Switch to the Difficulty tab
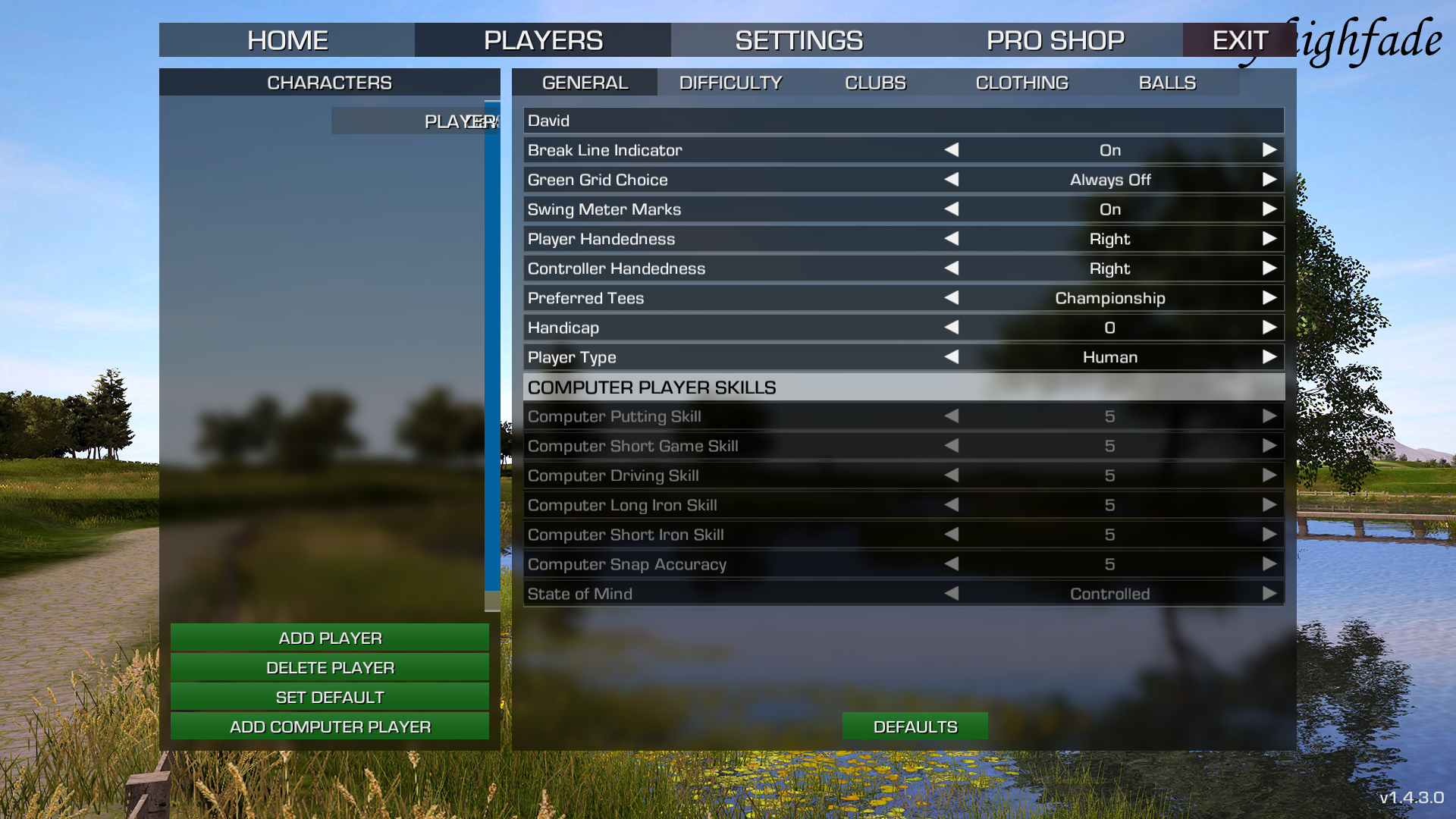The width and height of the screenshot is (1456, 819). click(x=730, y=83)
